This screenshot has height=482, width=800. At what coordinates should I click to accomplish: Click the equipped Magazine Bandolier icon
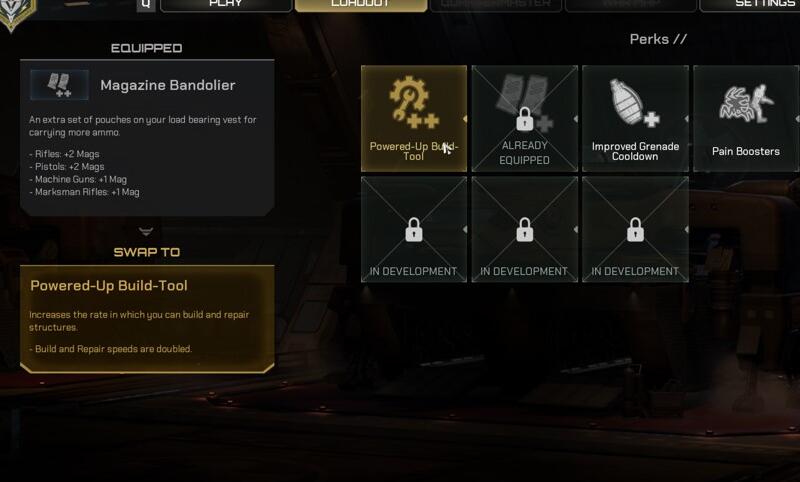59,85
